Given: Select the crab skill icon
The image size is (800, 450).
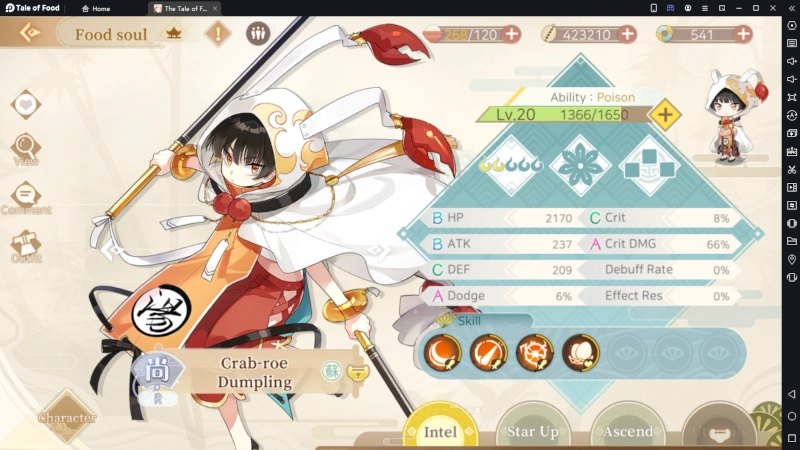Looking at the screenshot, I should coord(534,352).
